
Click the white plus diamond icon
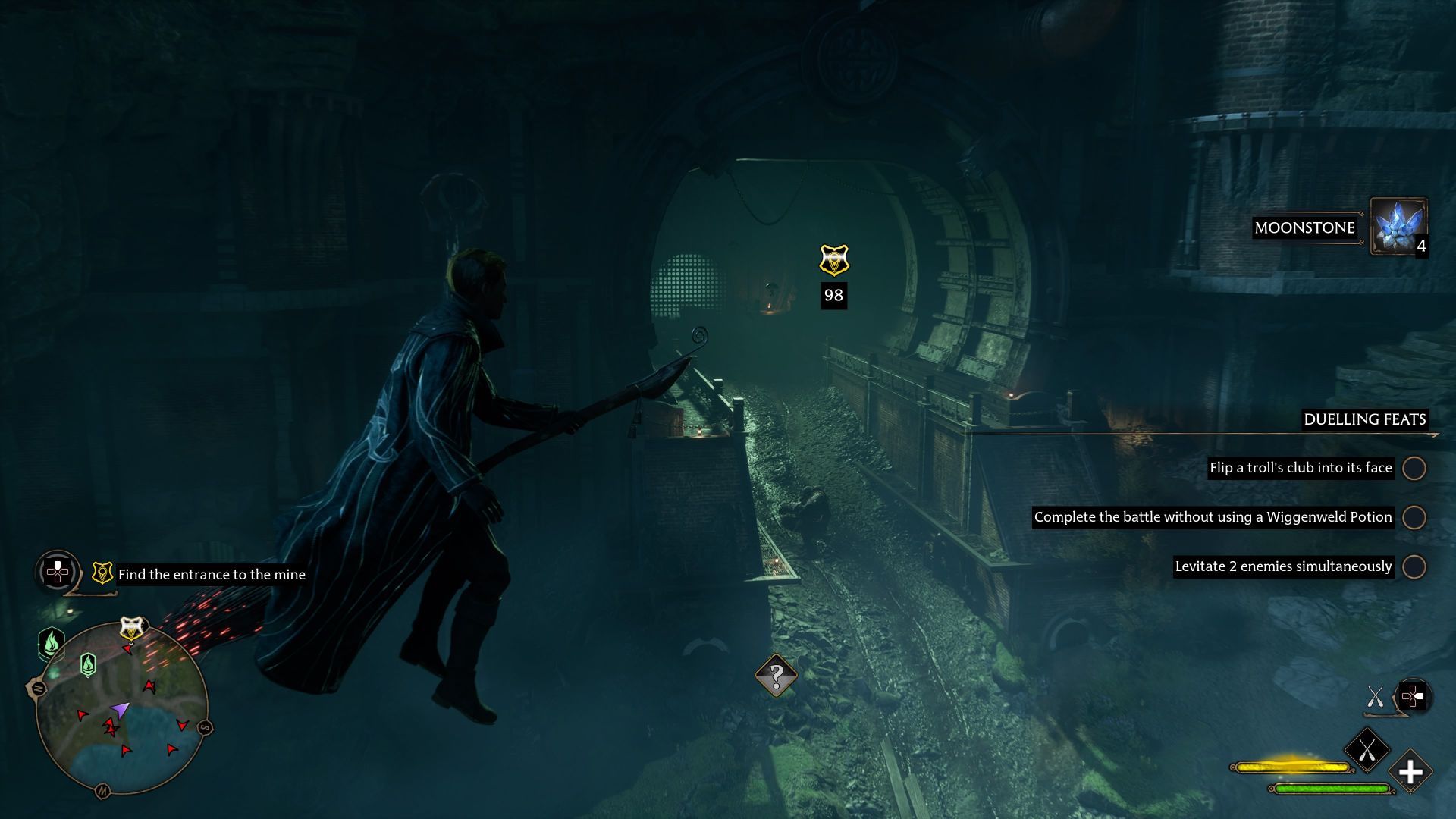pos(1410,772)
